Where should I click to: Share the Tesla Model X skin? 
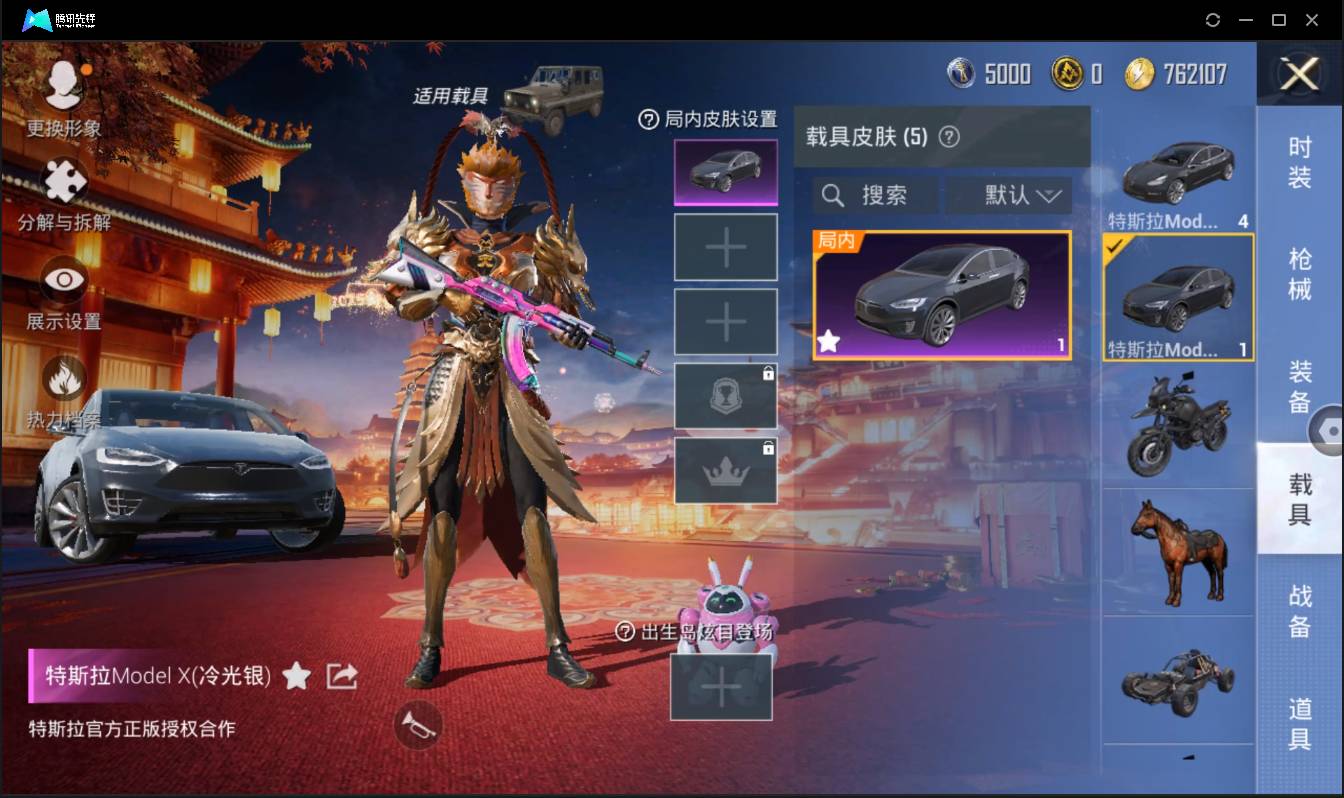click(341, 676)
